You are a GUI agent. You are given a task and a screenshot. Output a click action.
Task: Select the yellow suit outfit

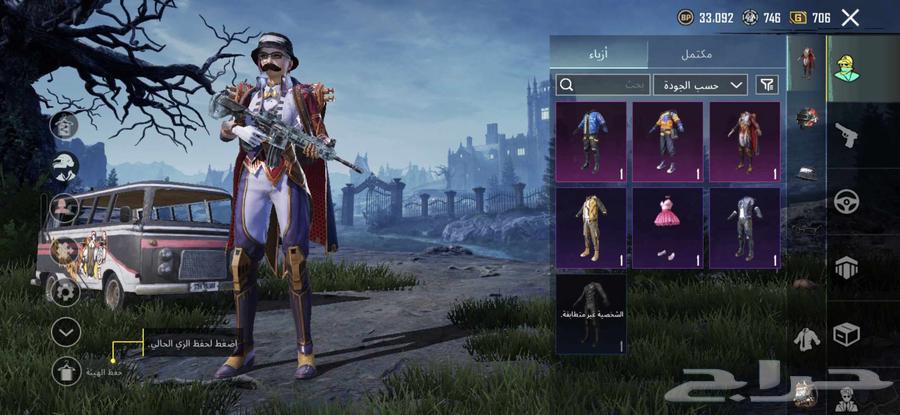coord(591,227)
